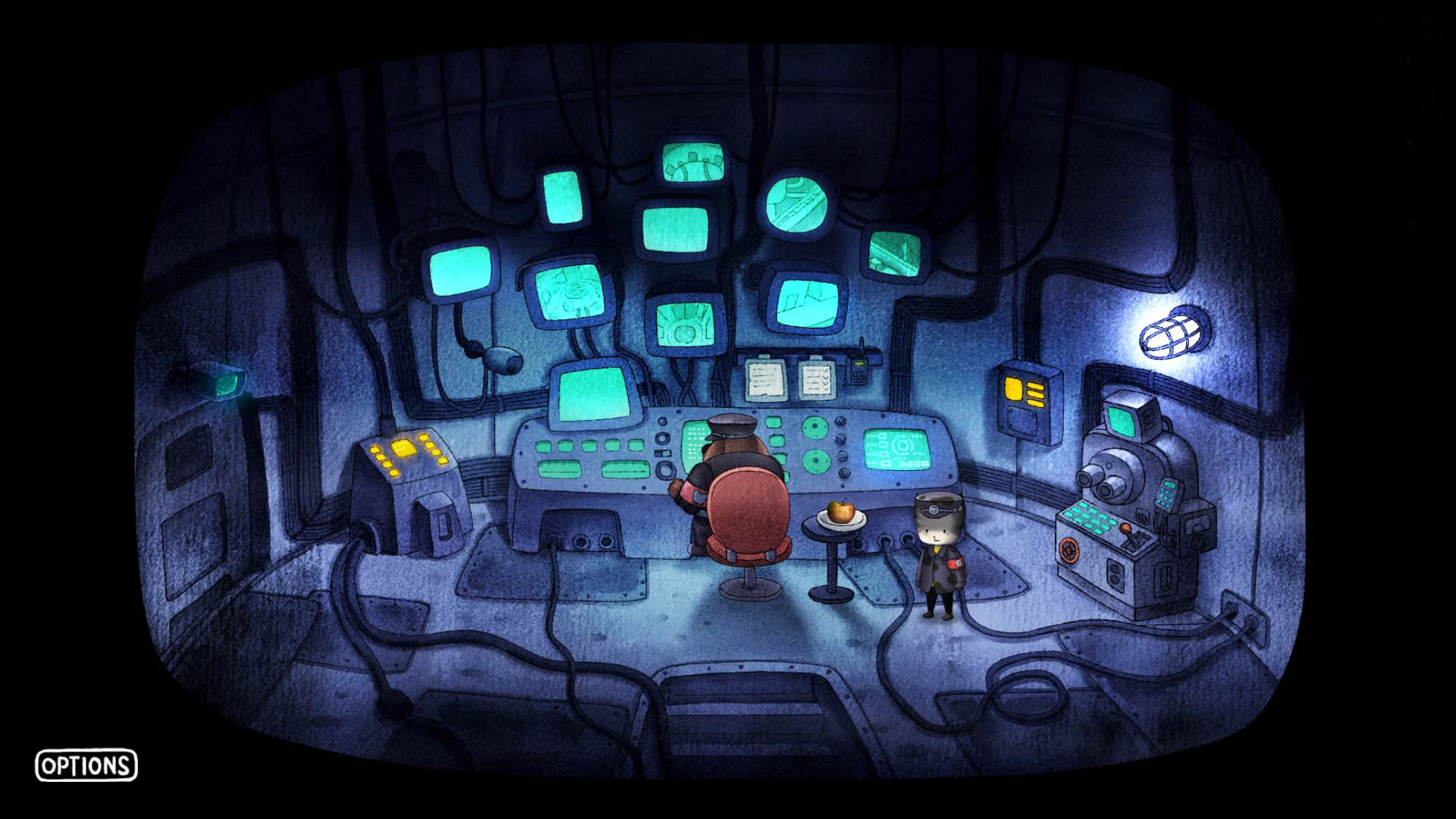Select the leftmost glowing screen cluster

tap(463, 269)
